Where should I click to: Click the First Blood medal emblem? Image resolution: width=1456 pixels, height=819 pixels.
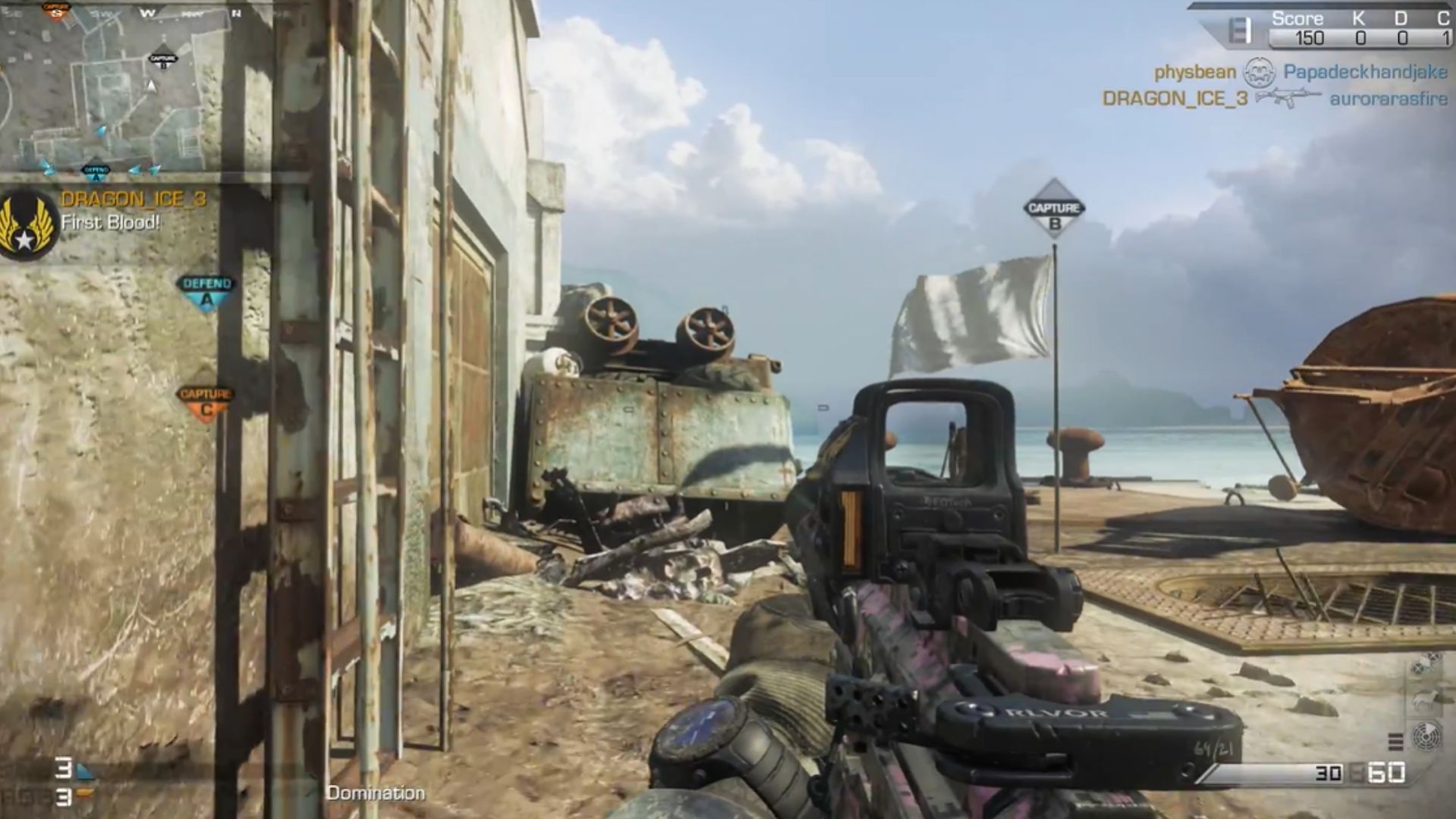tap(27, 224)
